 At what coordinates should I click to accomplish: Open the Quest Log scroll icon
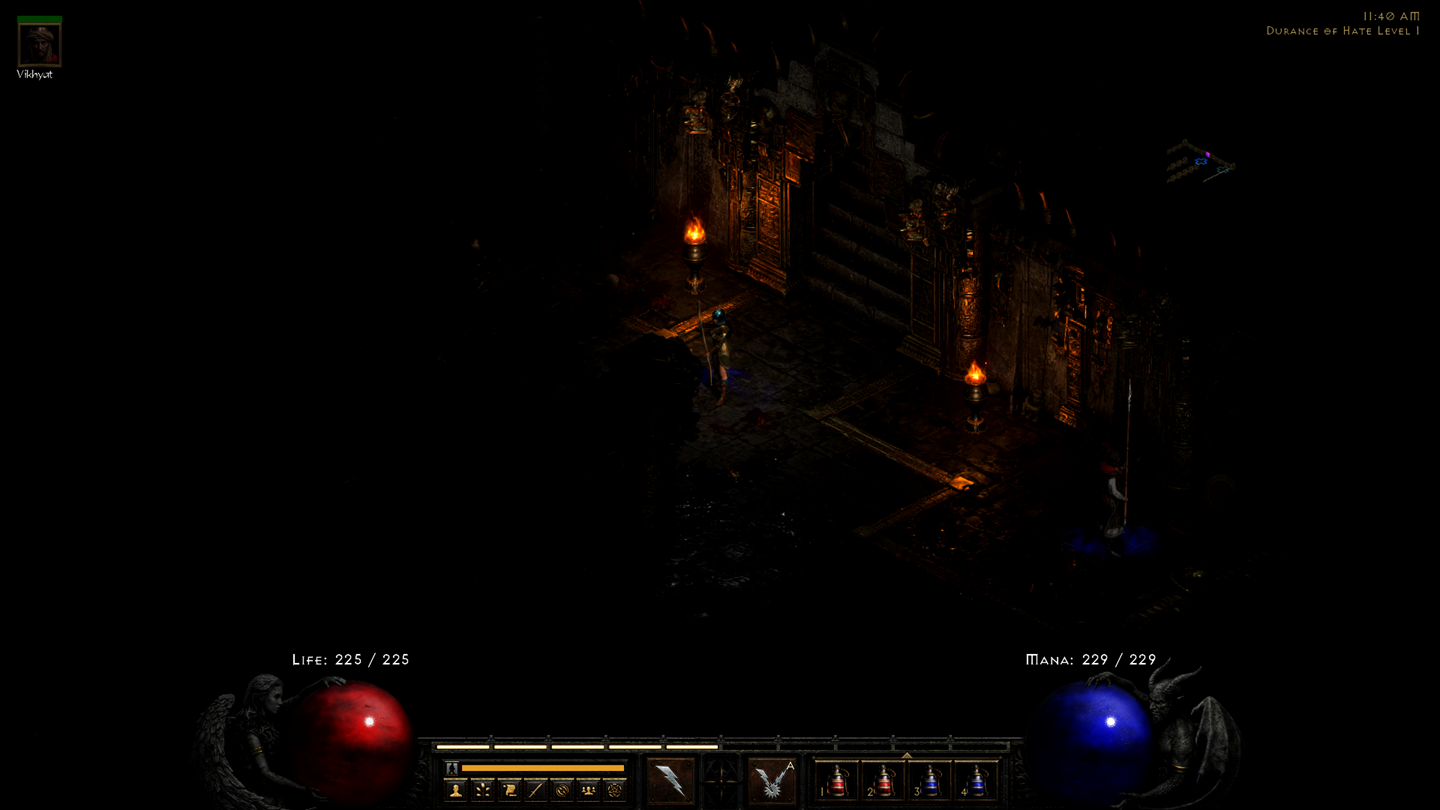click(508, 790)
